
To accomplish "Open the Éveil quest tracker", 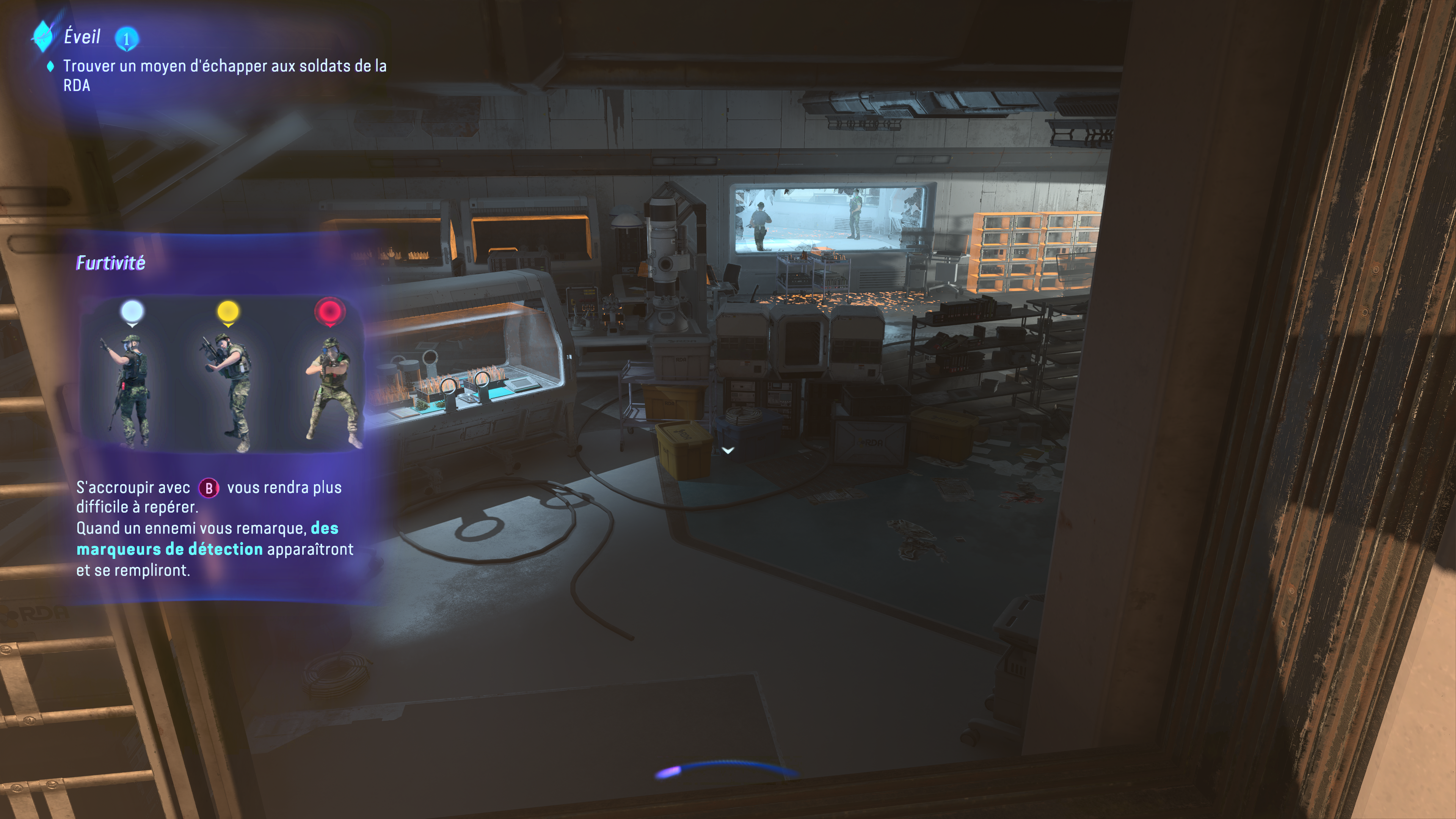I will point(82,37).
